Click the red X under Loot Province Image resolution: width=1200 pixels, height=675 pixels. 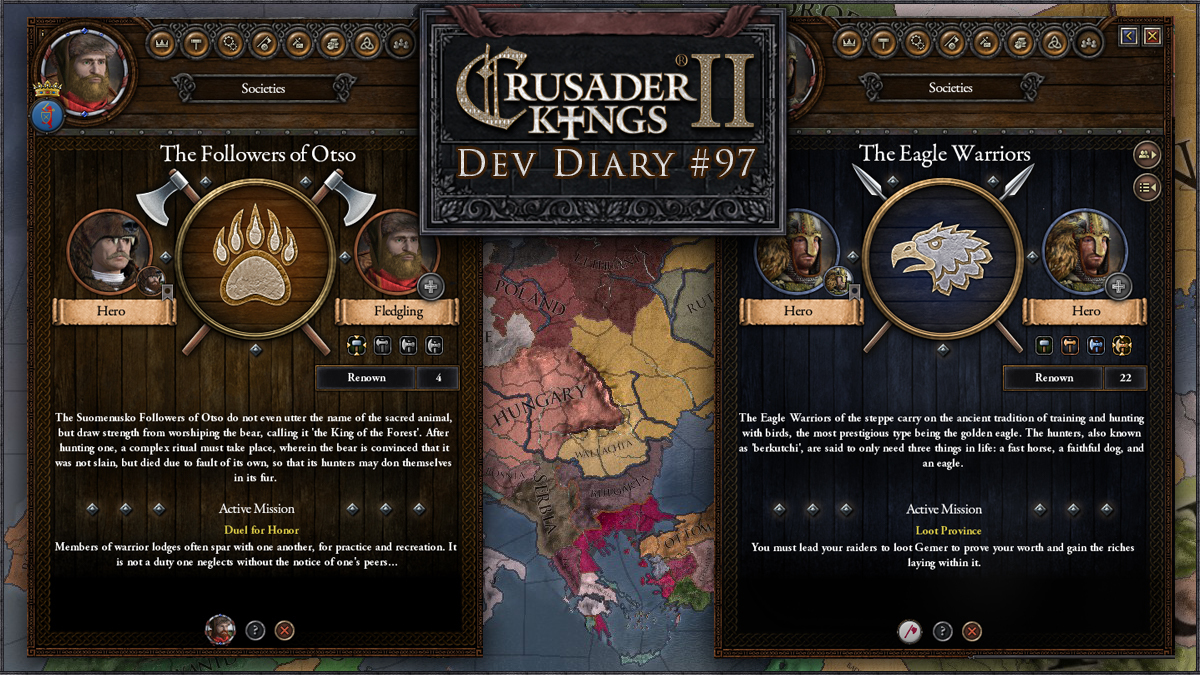(x=972, y=631)
